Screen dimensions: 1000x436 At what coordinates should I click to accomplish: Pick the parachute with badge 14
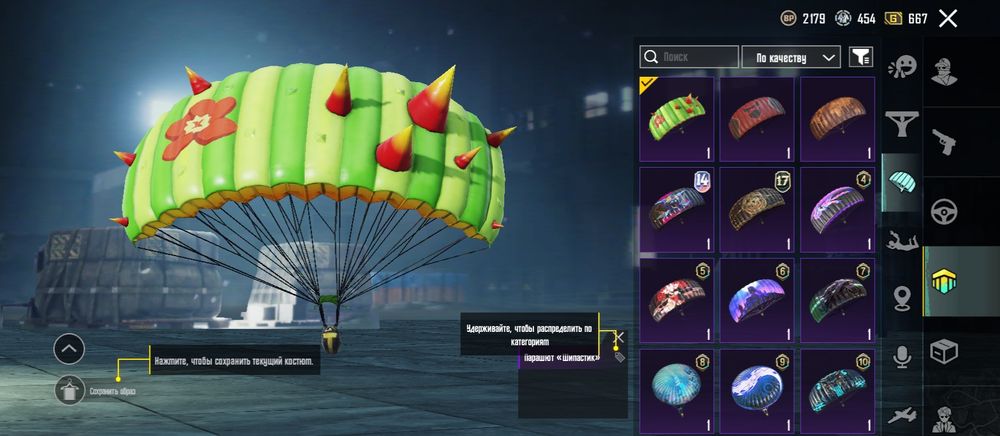click(677, 210)
